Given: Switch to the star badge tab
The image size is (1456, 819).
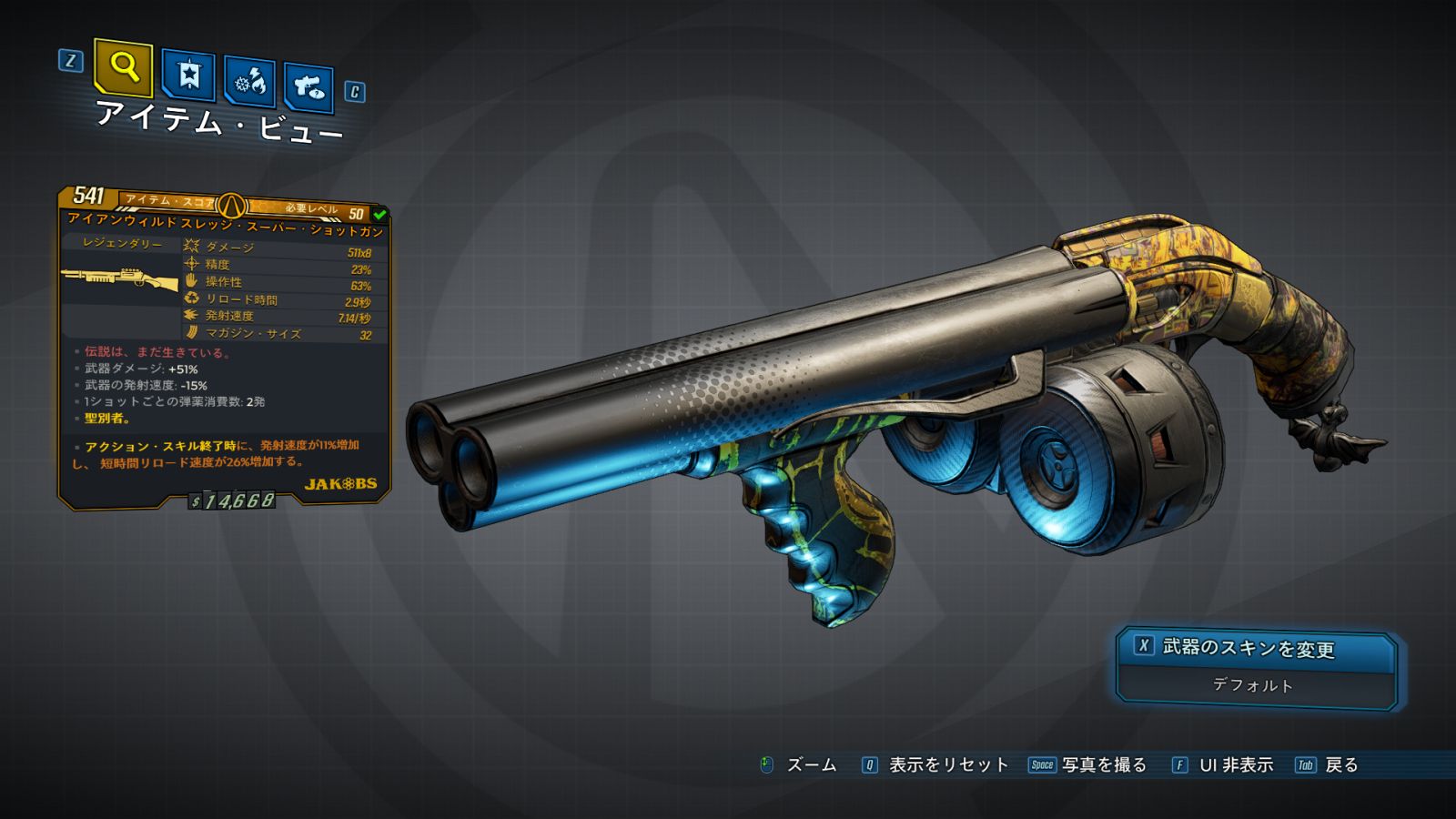Looking at the screenshot, I should [x=188, y=75].
